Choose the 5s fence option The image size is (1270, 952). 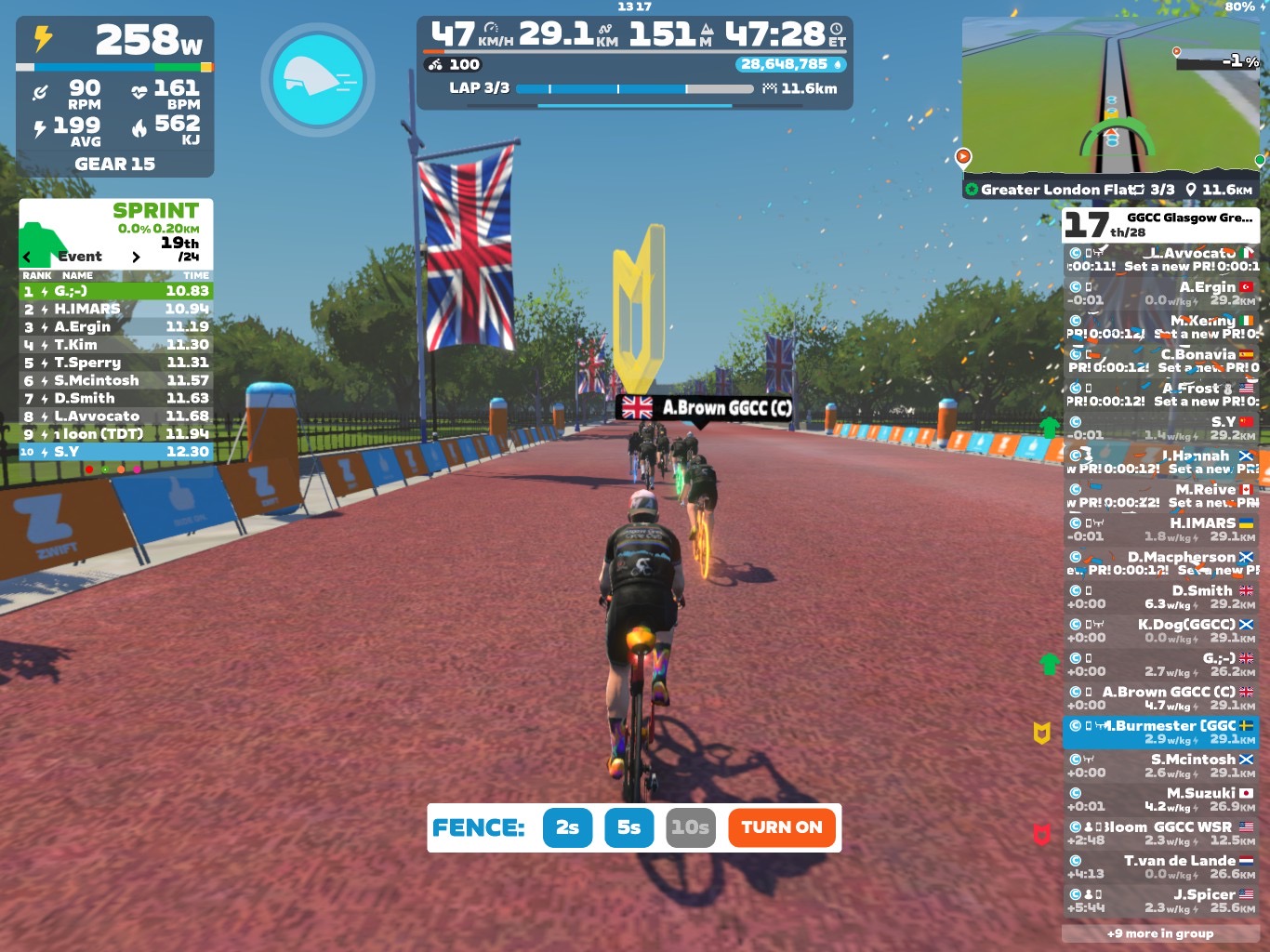pyautogui.click(x=628, y=827)
